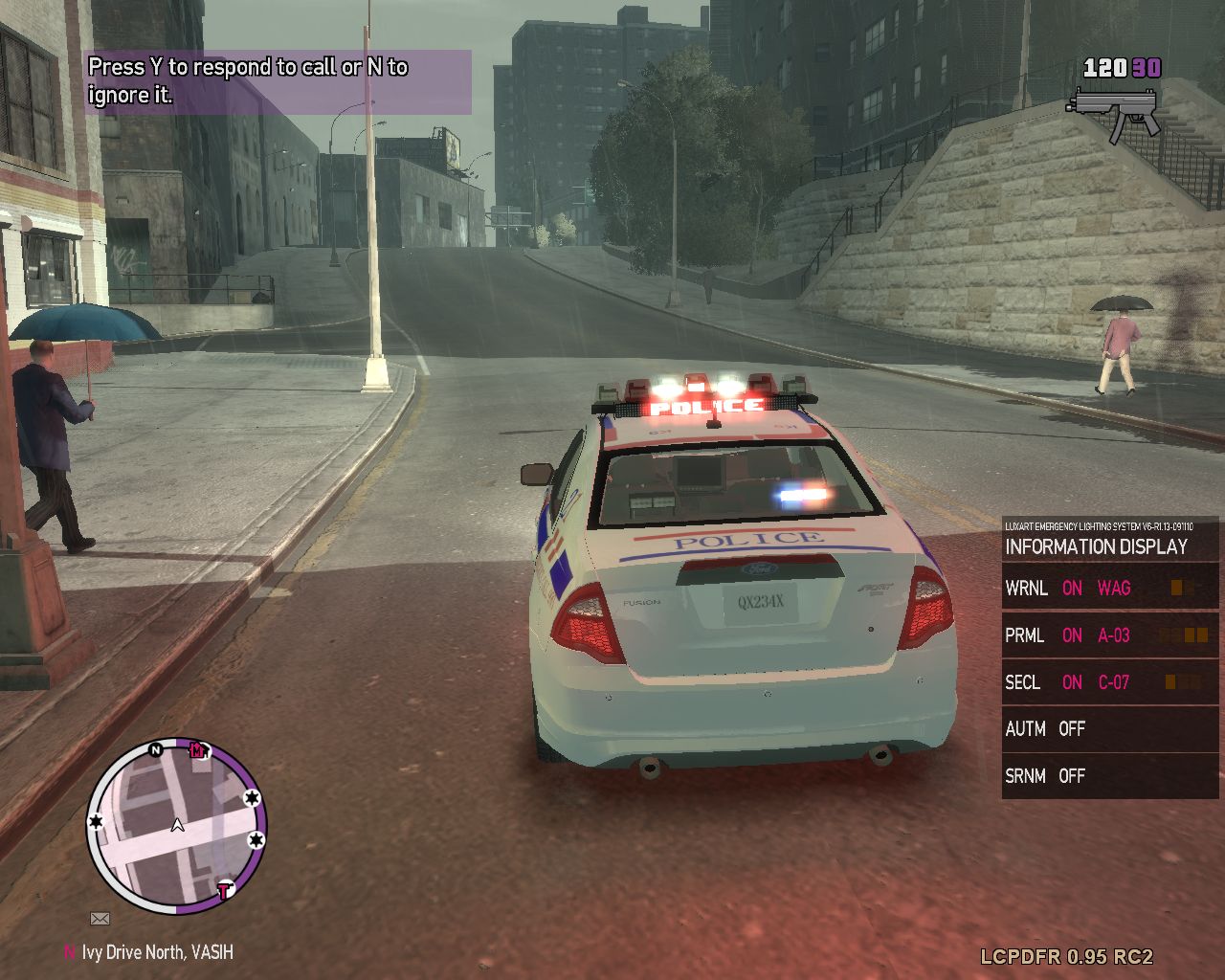Toggle the WRNL warning lights row
The width and height of the screenshot is (1225, 980).
tap(1109, 588)
